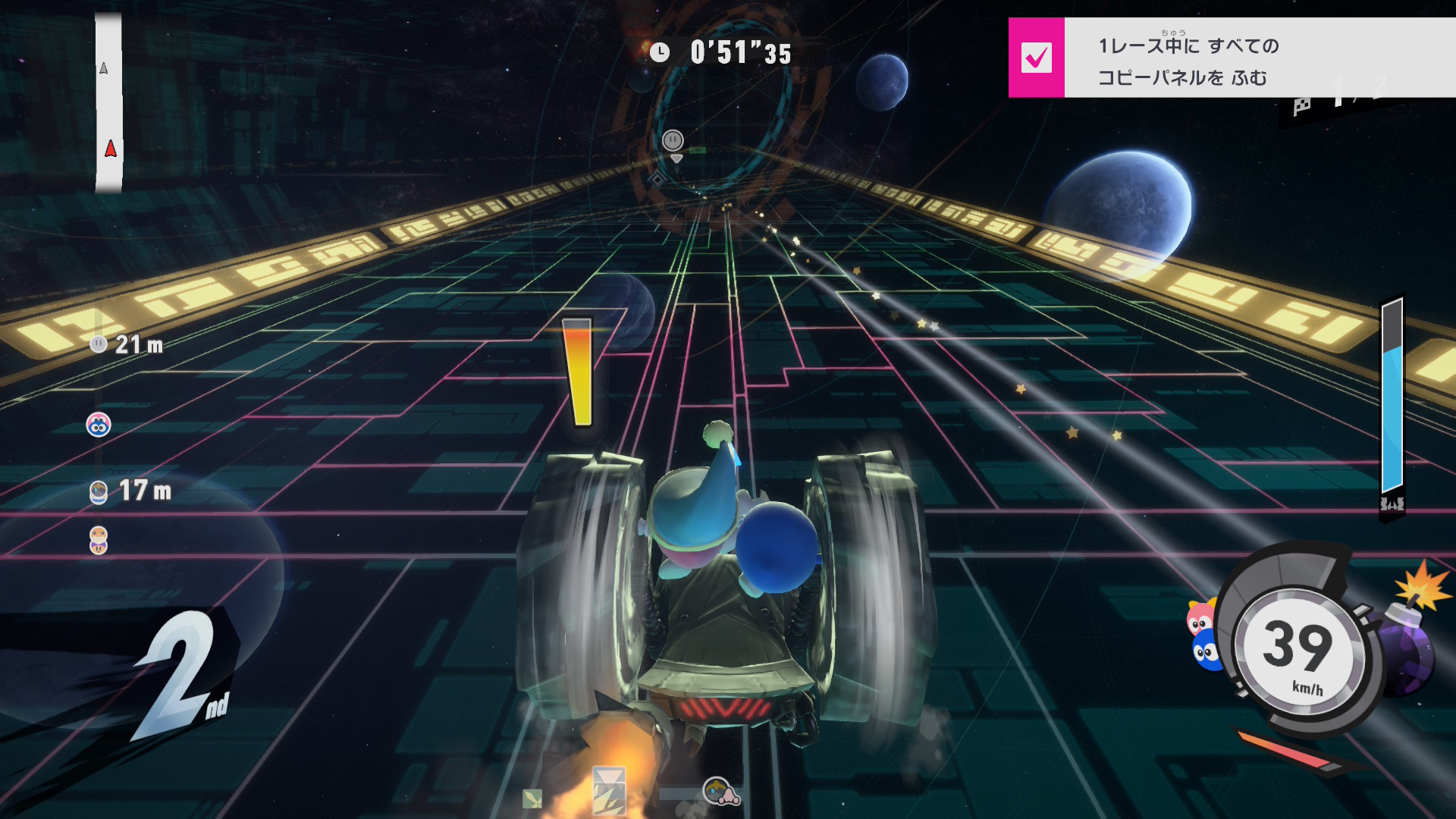Select the pink and blue racer tracker icon
The height and width of the screenshot is (819, 1456).
point(99,425)
